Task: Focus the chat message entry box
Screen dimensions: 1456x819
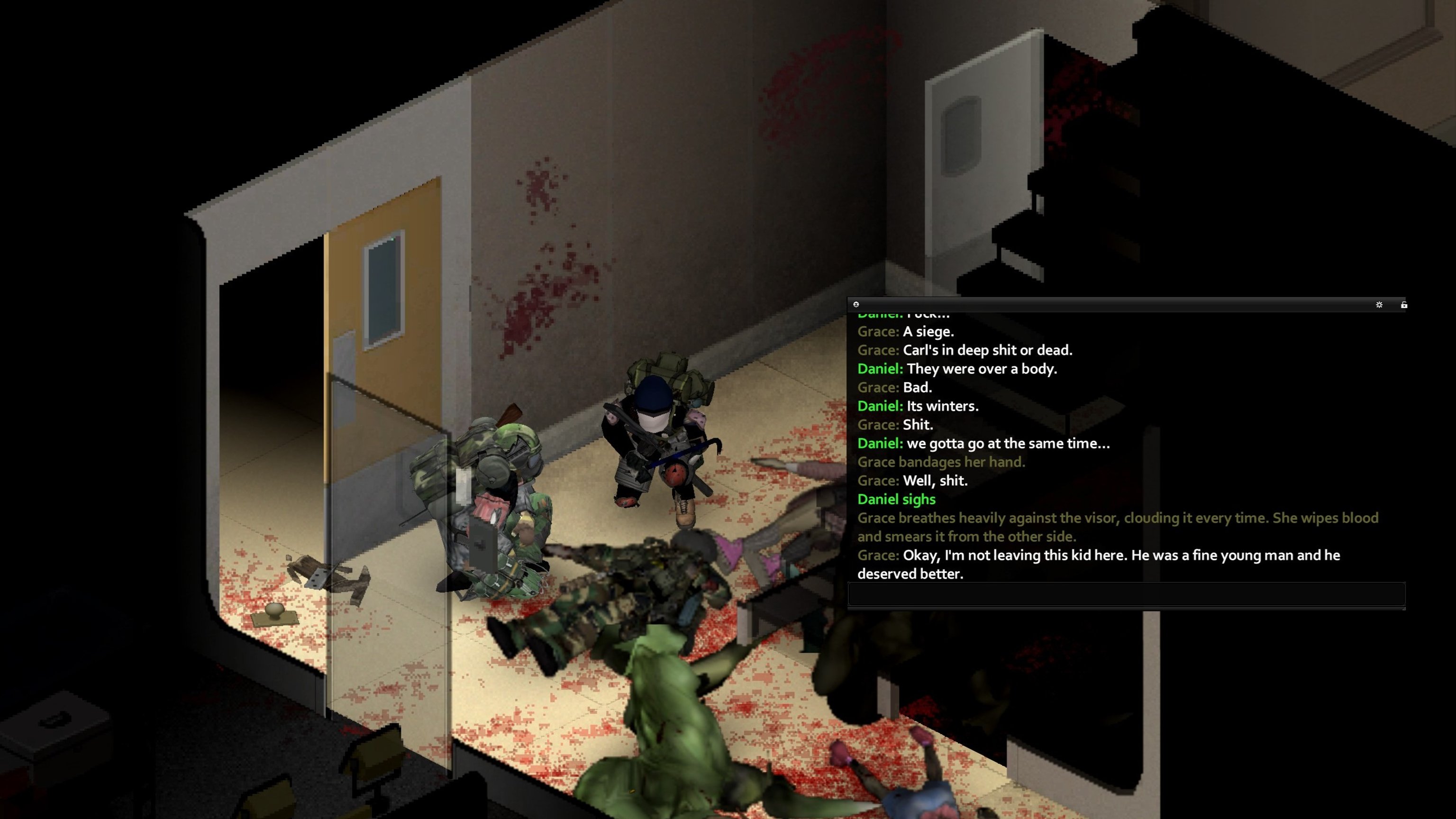Action: tap(1126, 594)
